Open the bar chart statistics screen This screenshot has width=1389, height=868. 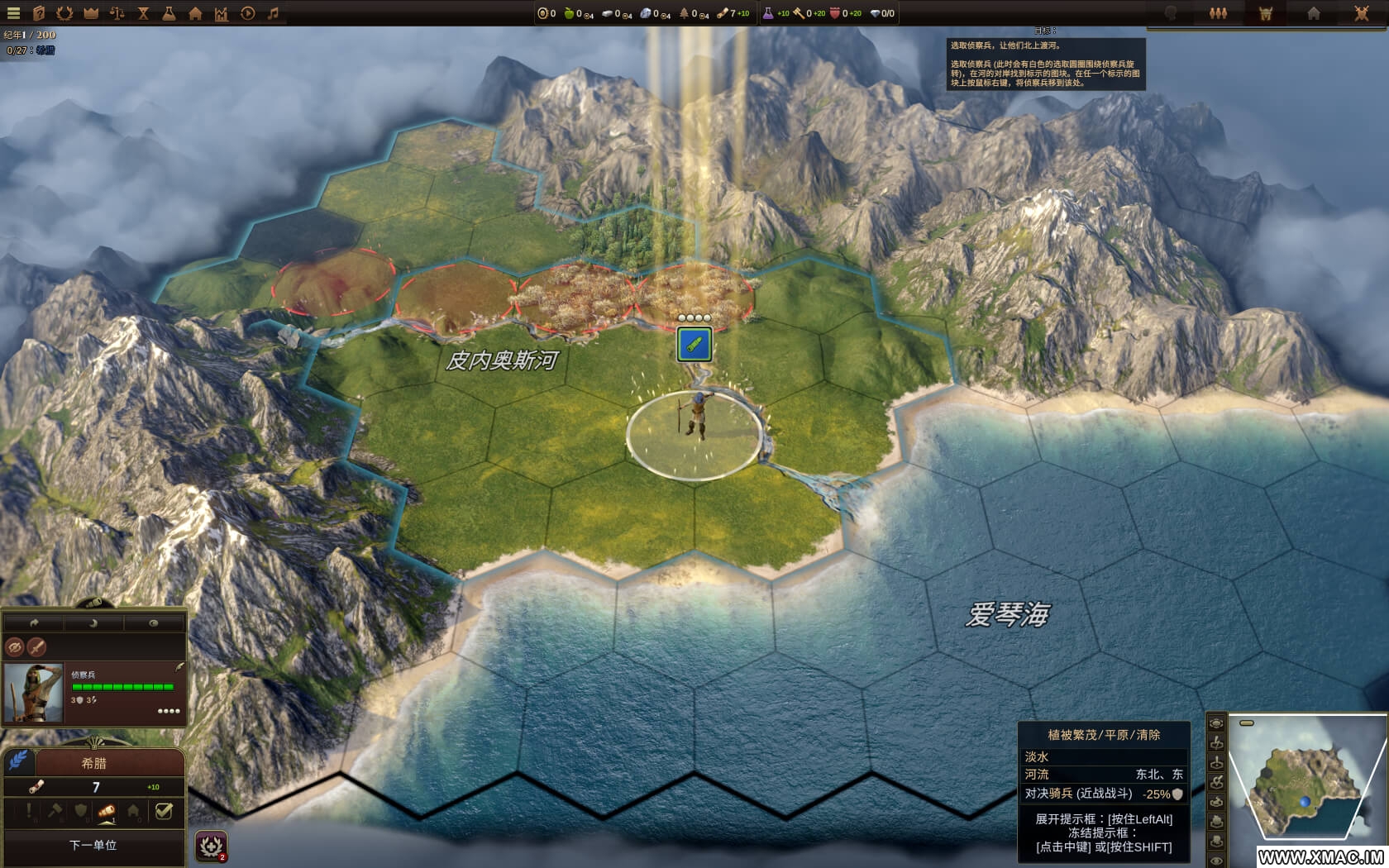click(221, 13)
